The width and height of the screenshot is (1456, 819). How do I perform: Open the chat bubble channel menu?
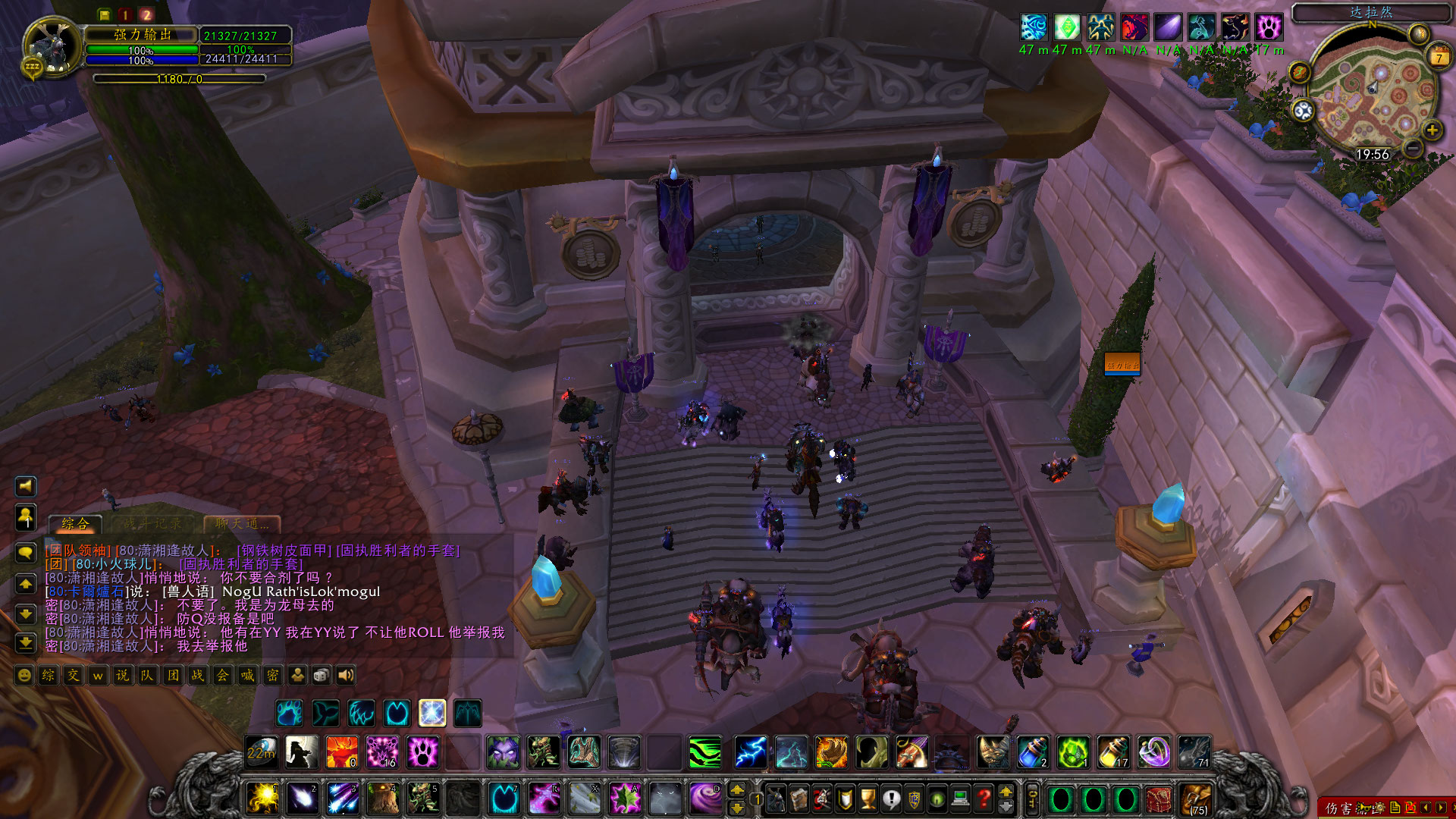pos(27,554)
